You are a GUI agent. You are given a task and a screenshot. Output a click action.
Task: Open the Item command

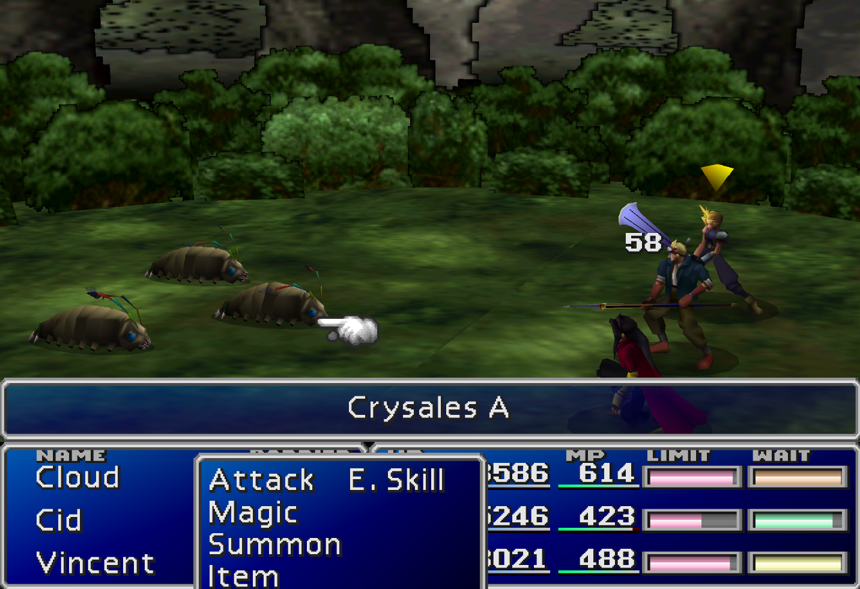[244, 576]
